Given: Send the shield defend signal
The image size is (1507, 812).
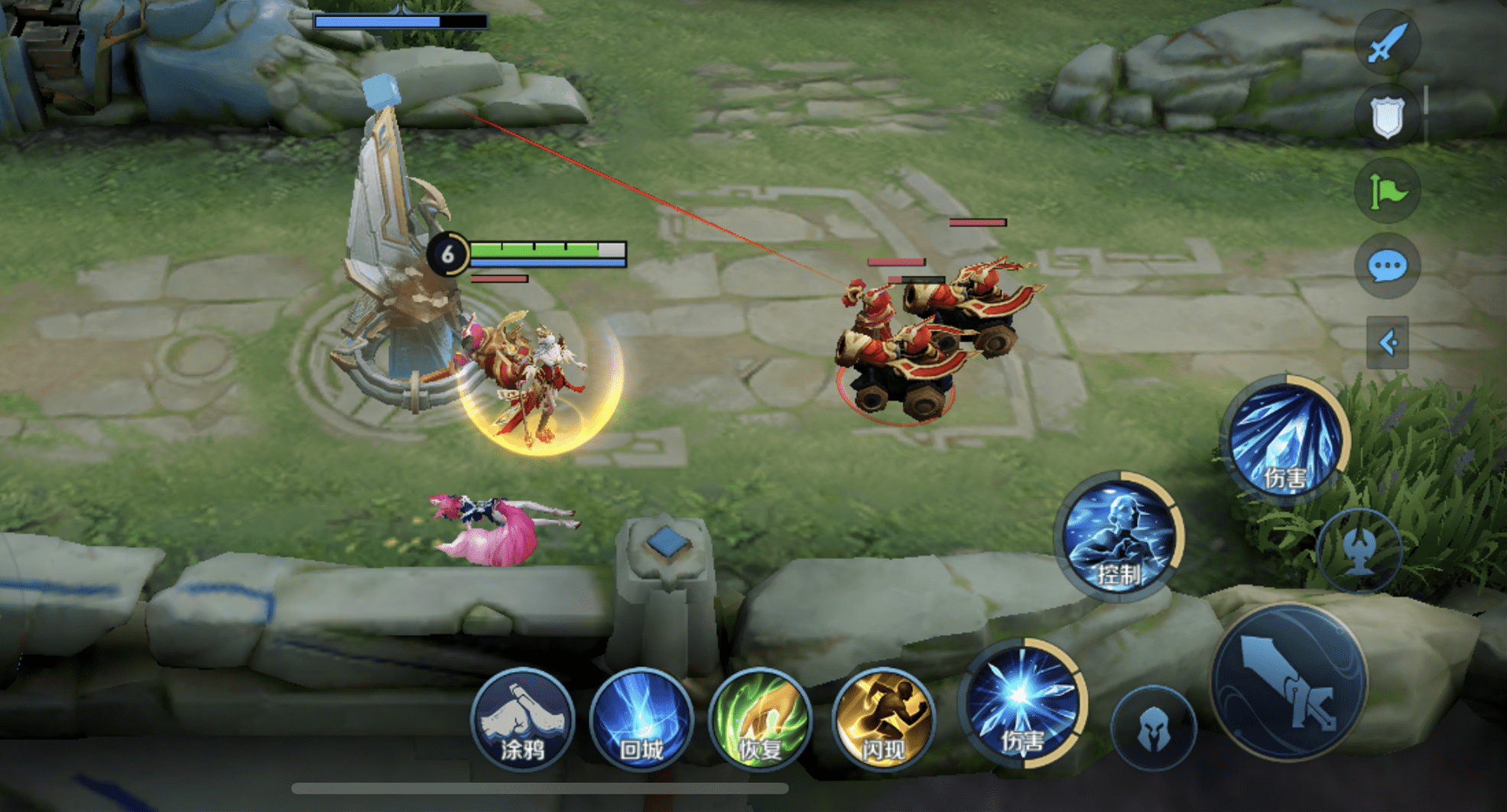Looking at the screenshot, I should pyautogui.click(x=1387, y=116).
